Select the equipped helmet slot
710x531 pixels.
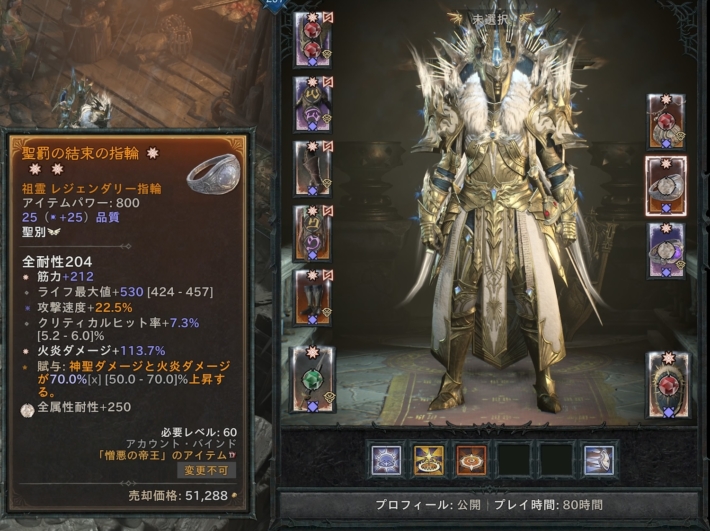[x=313, y=40]
